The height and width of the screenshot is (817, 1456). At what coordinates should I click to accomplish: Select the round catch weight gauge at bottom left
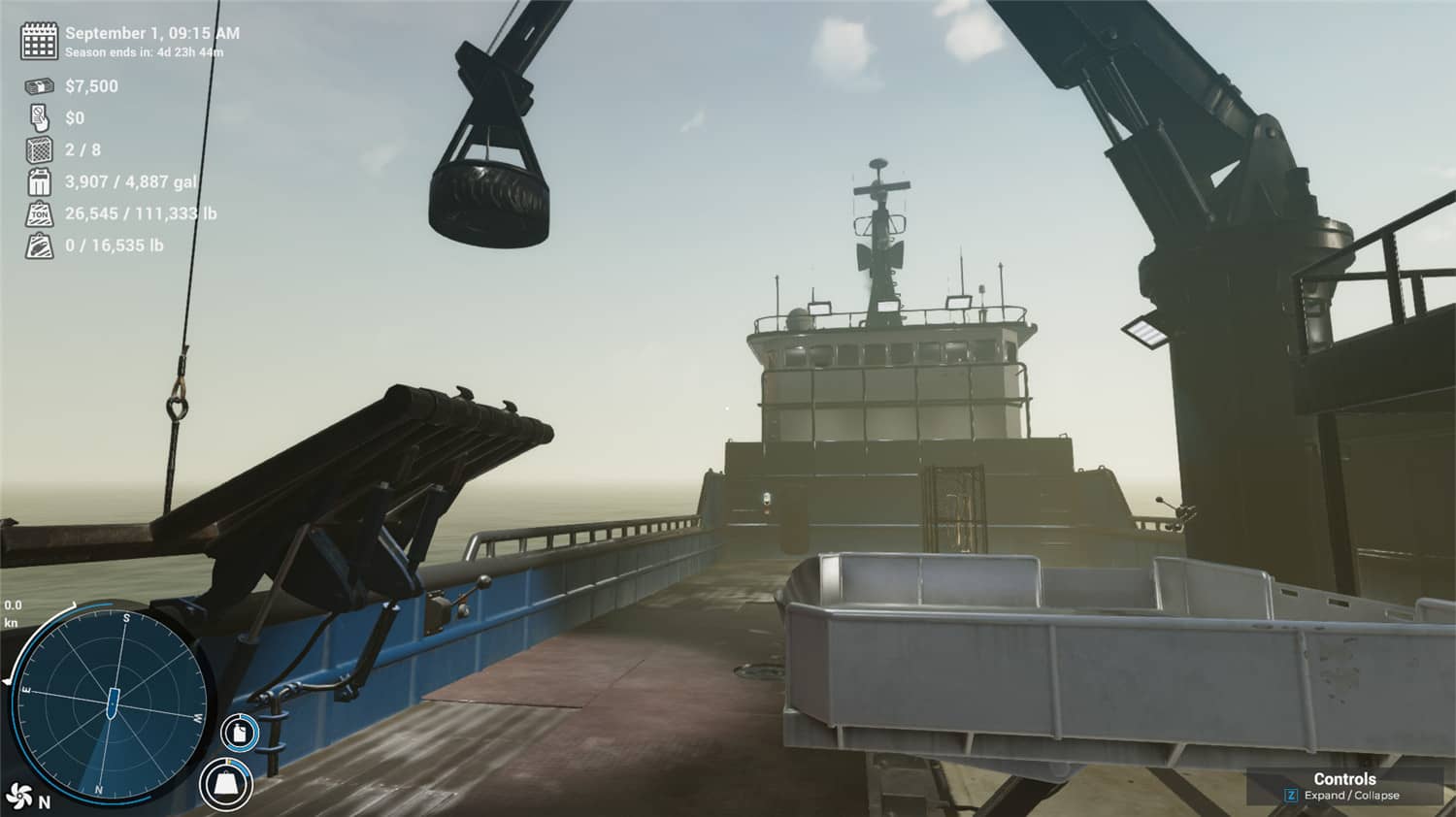click(x=223, y=784)
